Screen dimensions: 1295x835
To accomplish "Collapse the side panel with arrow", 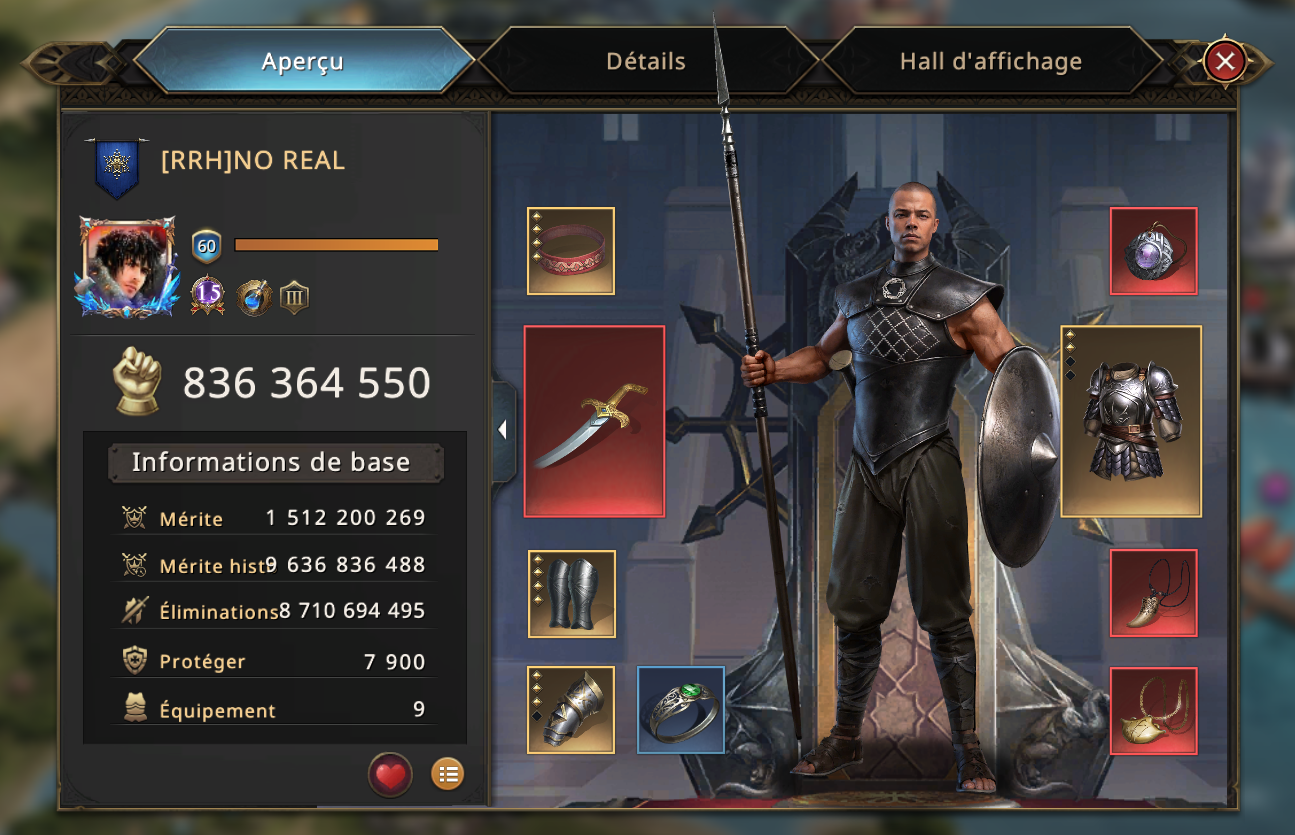I will coord(503,430).
